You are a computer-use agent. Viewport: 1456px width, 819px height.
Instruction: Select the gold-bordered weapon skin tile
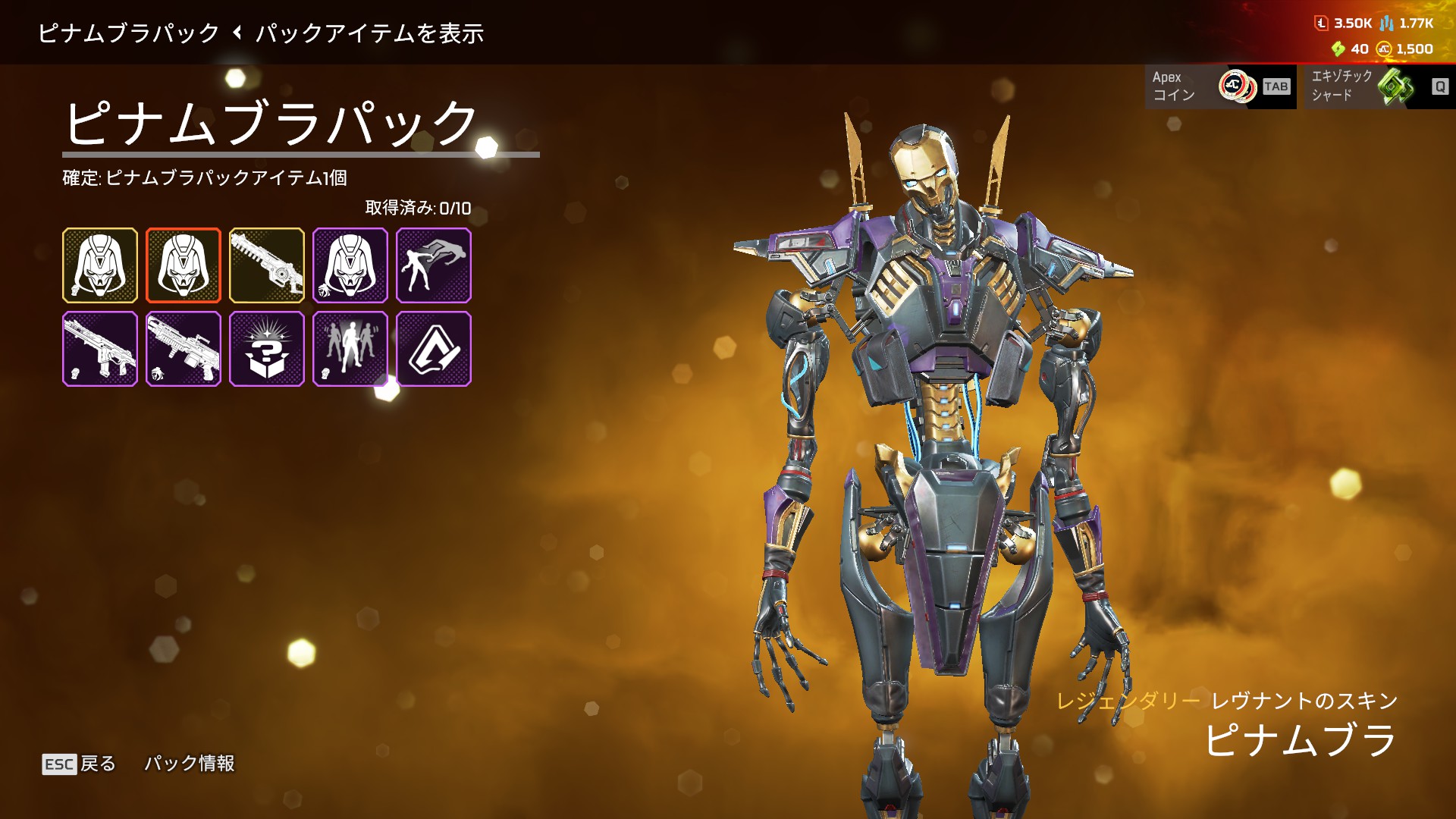pyautogui.click(x=267, y=265)
